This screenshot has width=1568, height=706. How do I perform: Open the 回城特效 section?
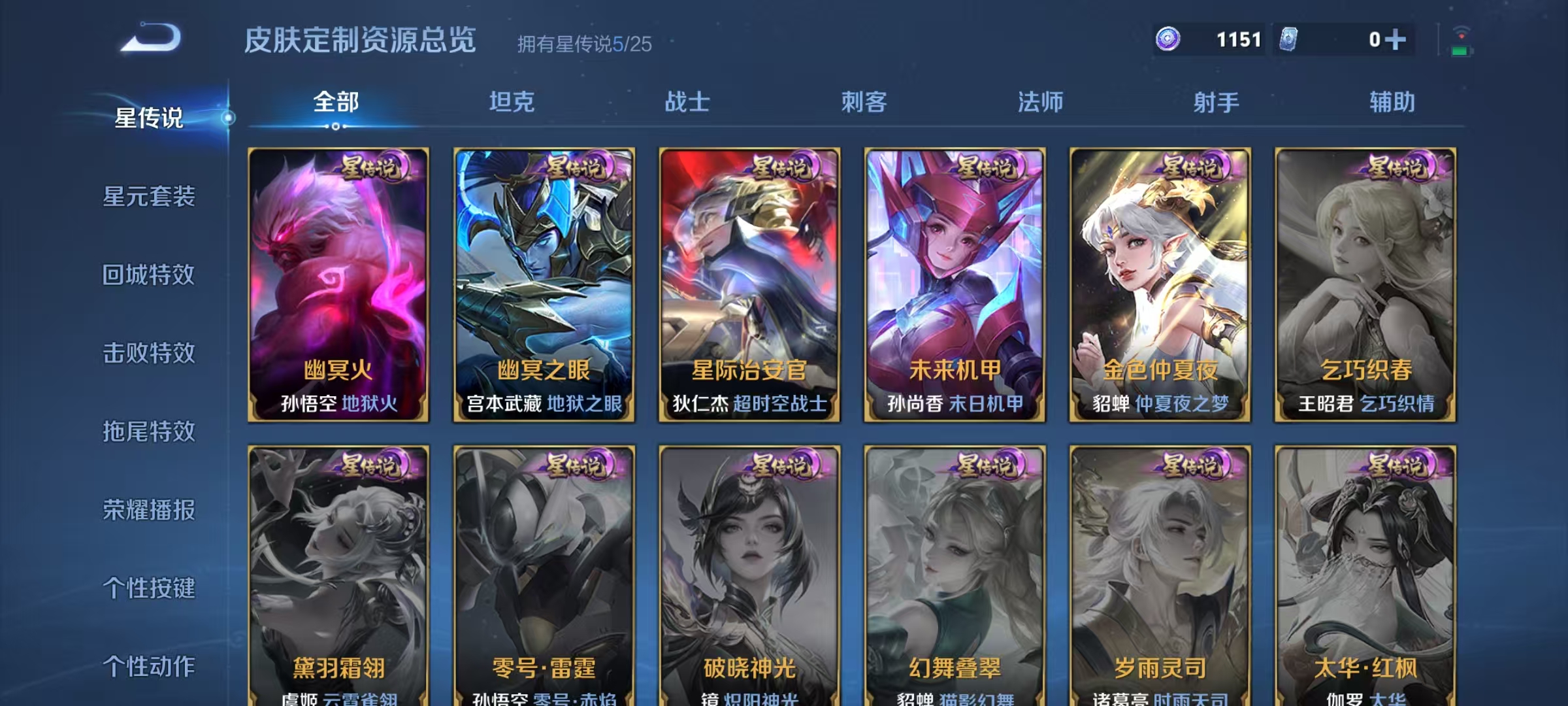click(149, 275)
